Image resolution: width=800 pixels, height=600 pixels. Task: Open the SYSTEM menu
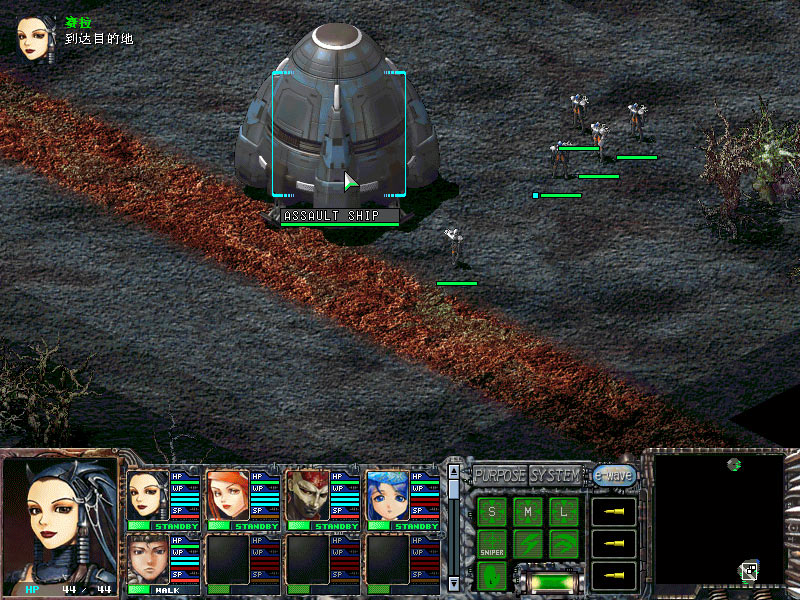coord(554,475)
